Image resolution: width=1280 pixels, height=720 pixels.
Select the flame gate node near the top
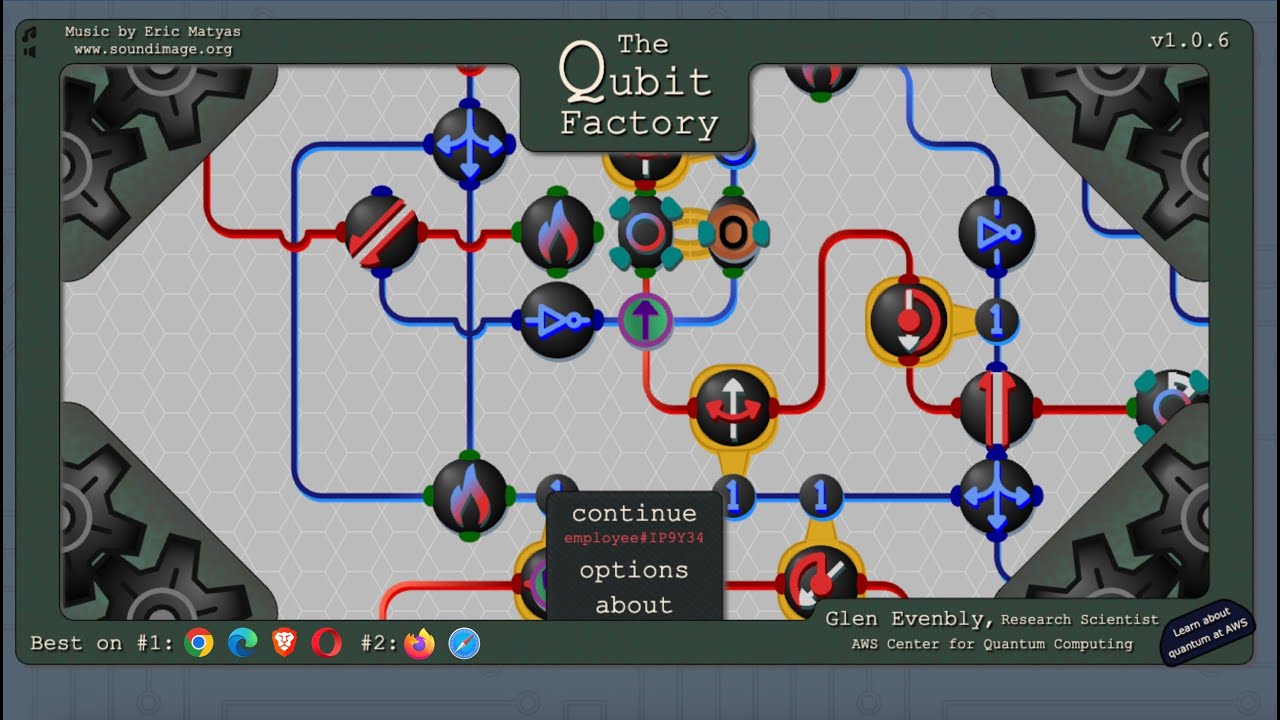click(x=560, y=232)
